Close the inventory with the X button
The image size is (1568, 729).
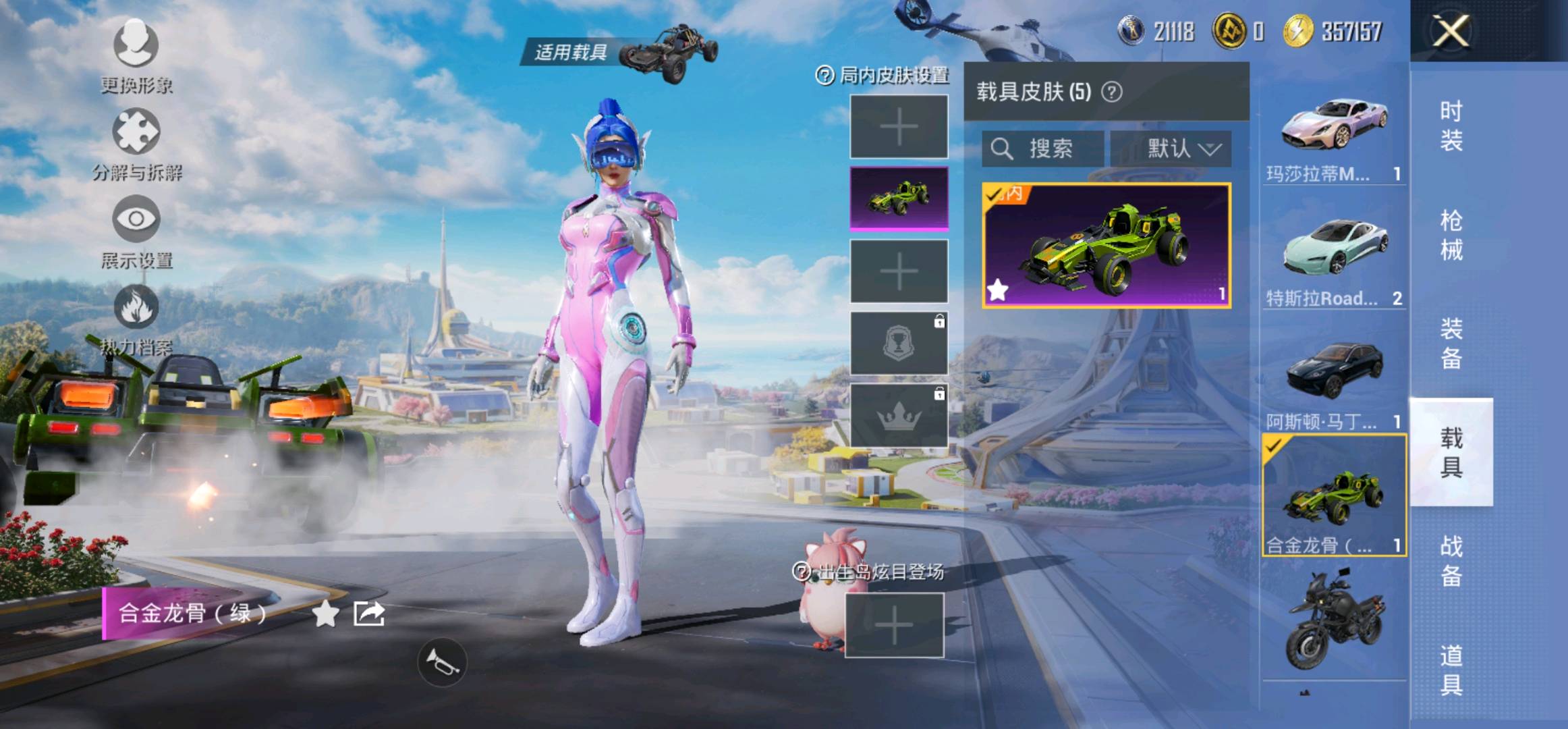click(x=1450, y=31)
